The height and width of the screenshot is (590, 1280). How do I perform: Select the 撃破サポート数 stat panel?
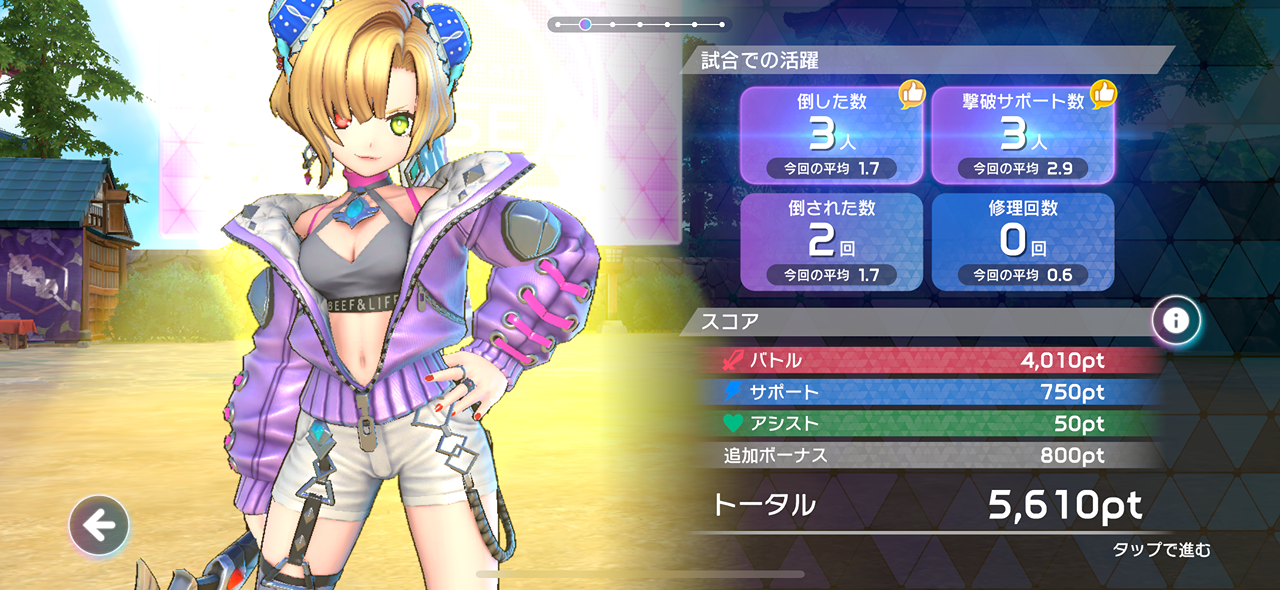(x=1023, y=135)
